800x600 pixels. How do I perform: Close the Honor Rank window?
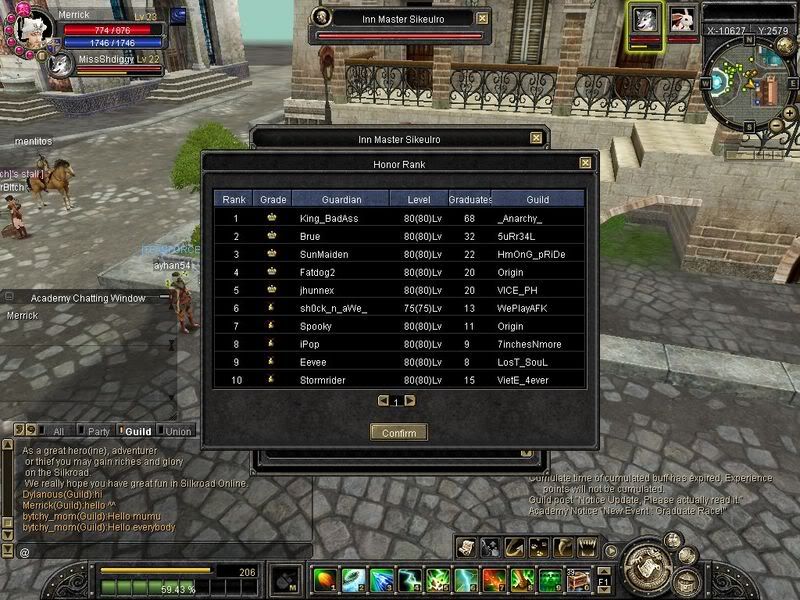coord(585,163)
